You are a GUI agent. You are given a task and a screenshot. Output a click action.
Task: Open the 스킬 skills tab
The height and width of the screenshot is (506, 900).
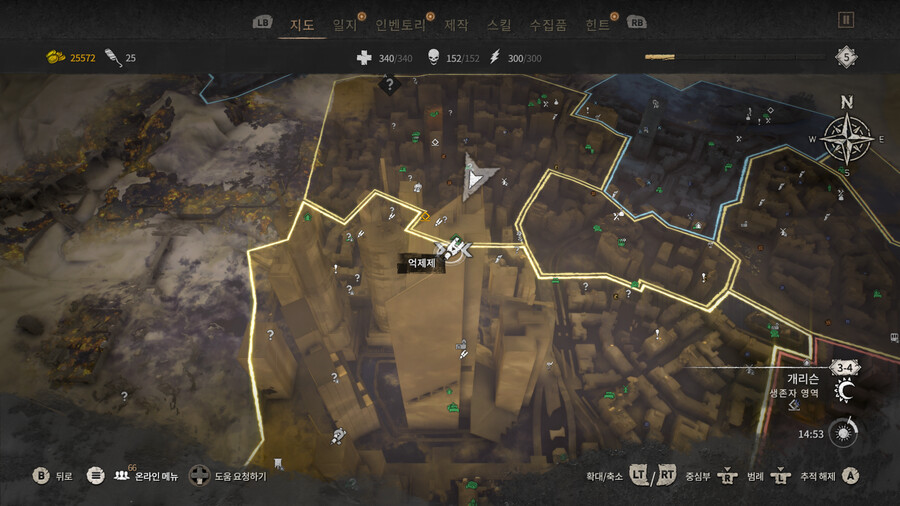(498, 24)
